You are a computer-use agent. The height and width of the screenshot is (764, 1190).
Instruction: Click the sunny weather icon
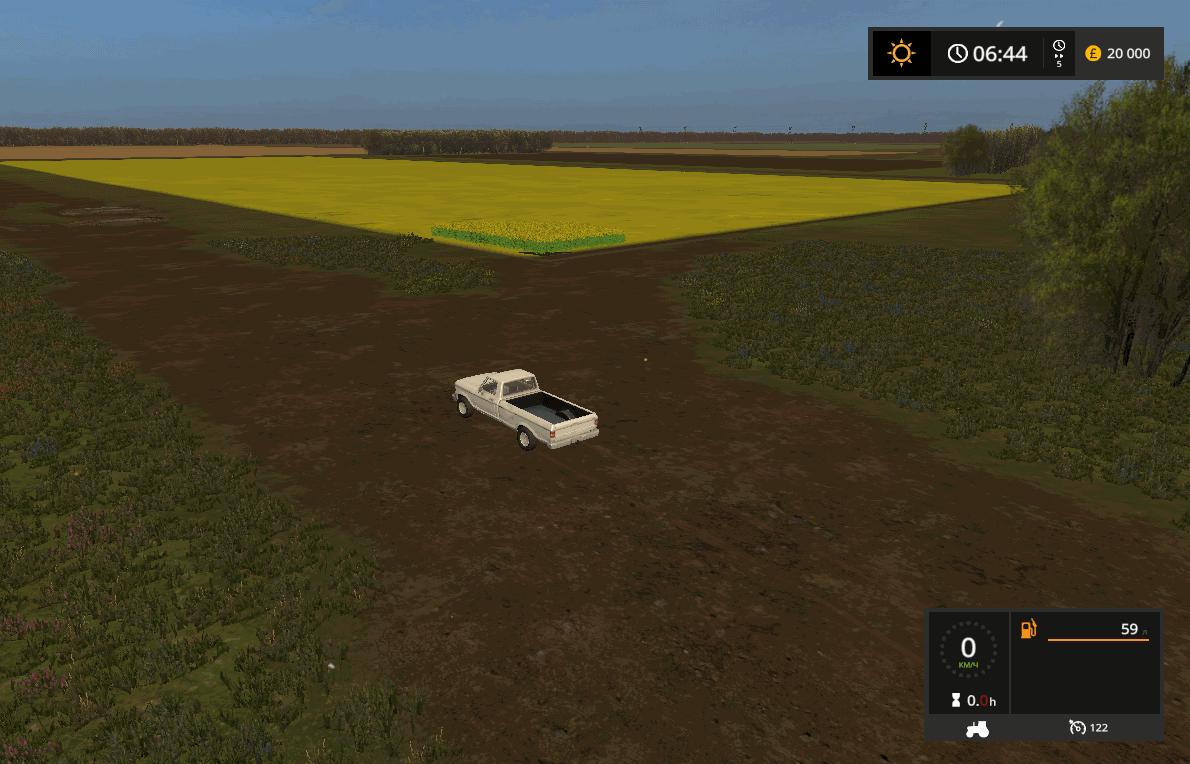pos(901,53)
